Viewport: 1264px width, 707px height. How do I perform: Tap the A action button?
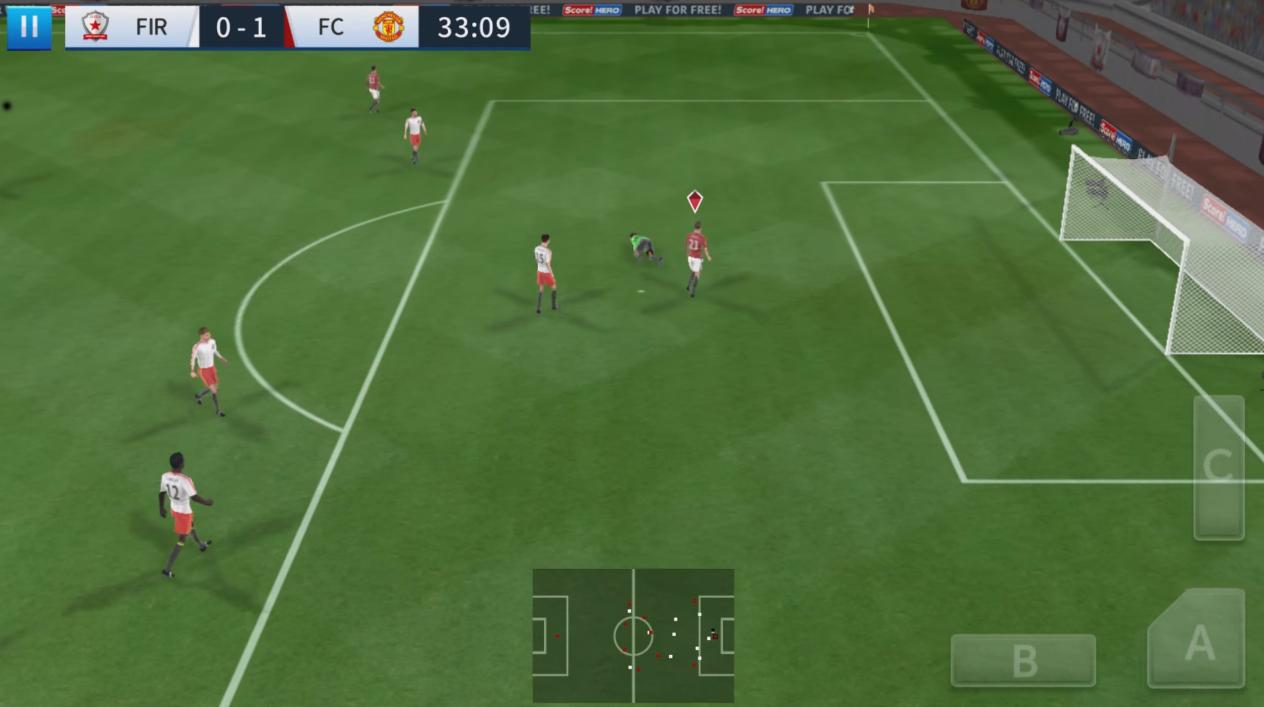[x=1198, y=643]
